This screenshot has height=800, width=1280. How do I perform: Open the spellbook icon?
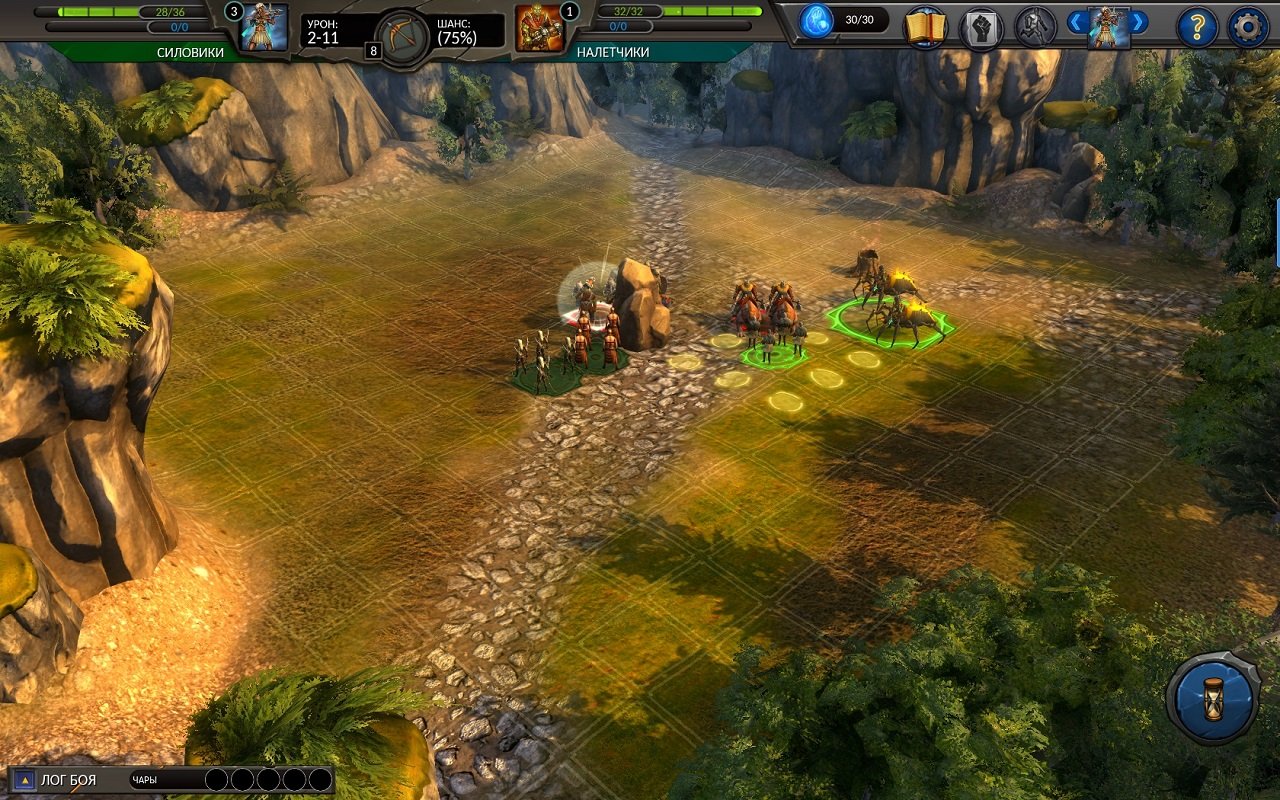click(x=927, y=27)
